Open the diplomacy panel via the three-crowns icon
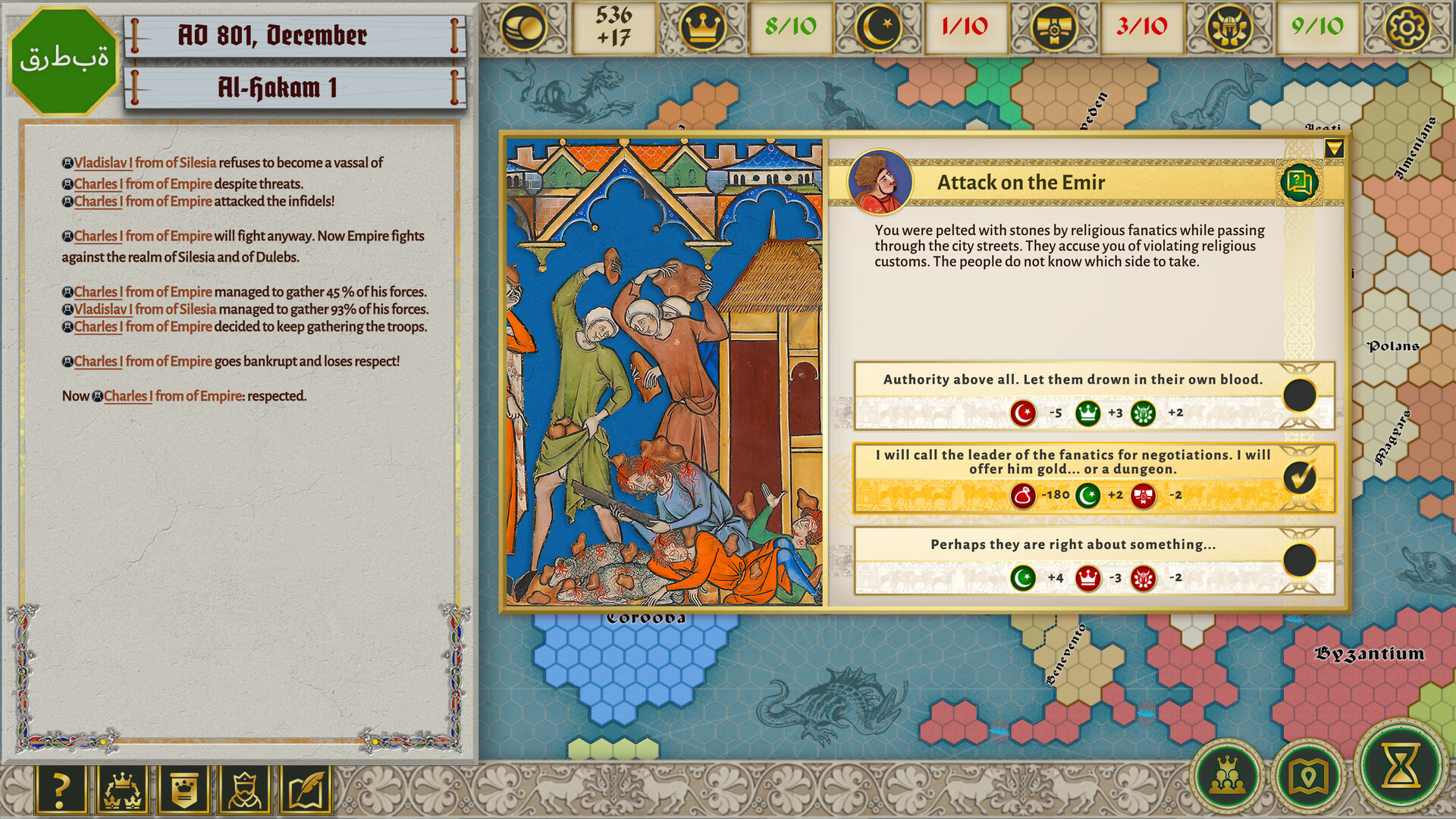 point(121,787)
